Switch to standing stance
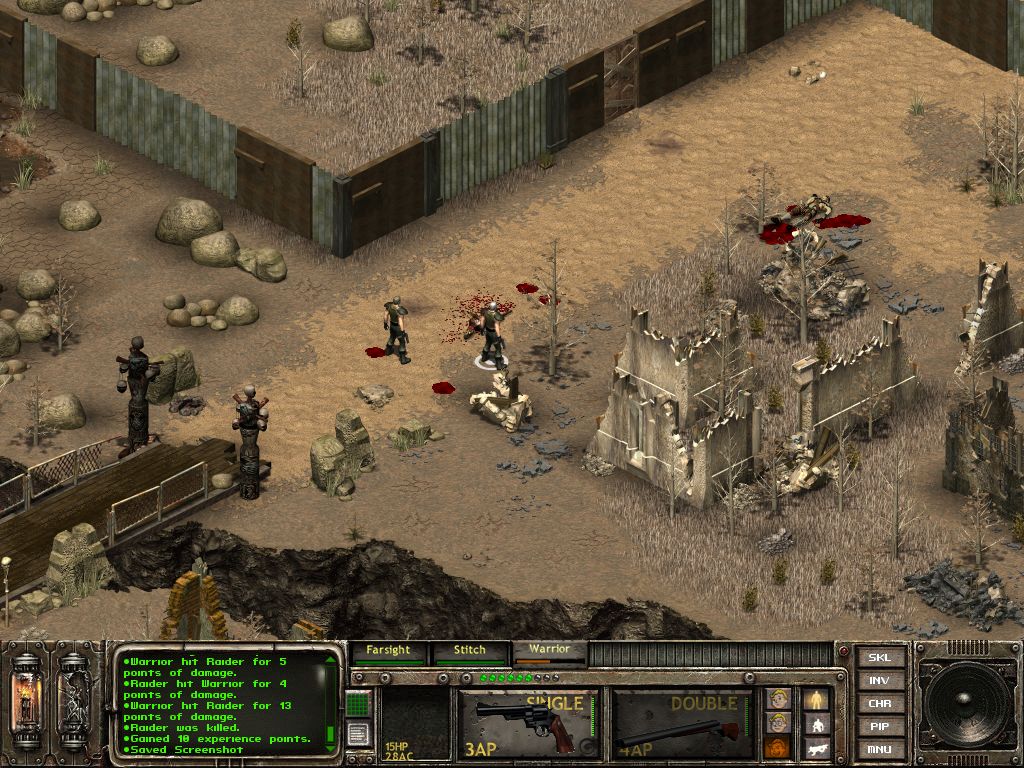The height and width of the screenshot is (768, 1024). click(817, 699)
